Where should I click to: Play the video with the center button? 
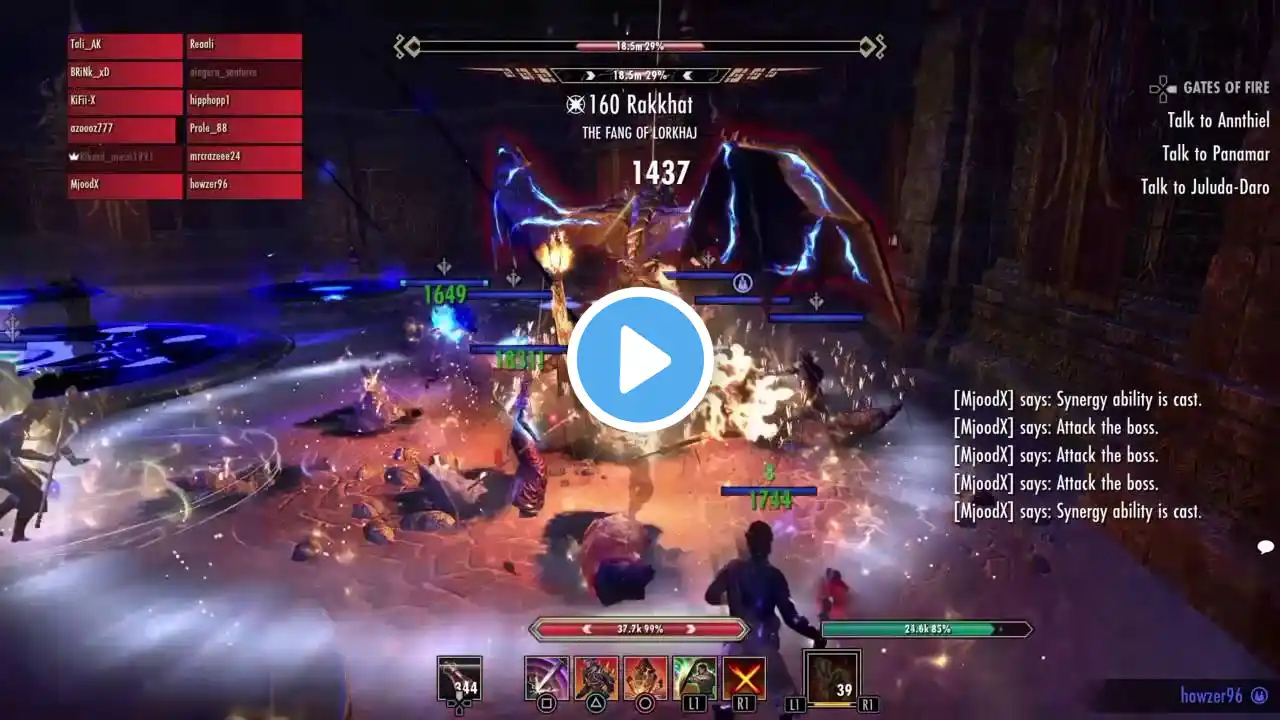(x=640, y=359)
